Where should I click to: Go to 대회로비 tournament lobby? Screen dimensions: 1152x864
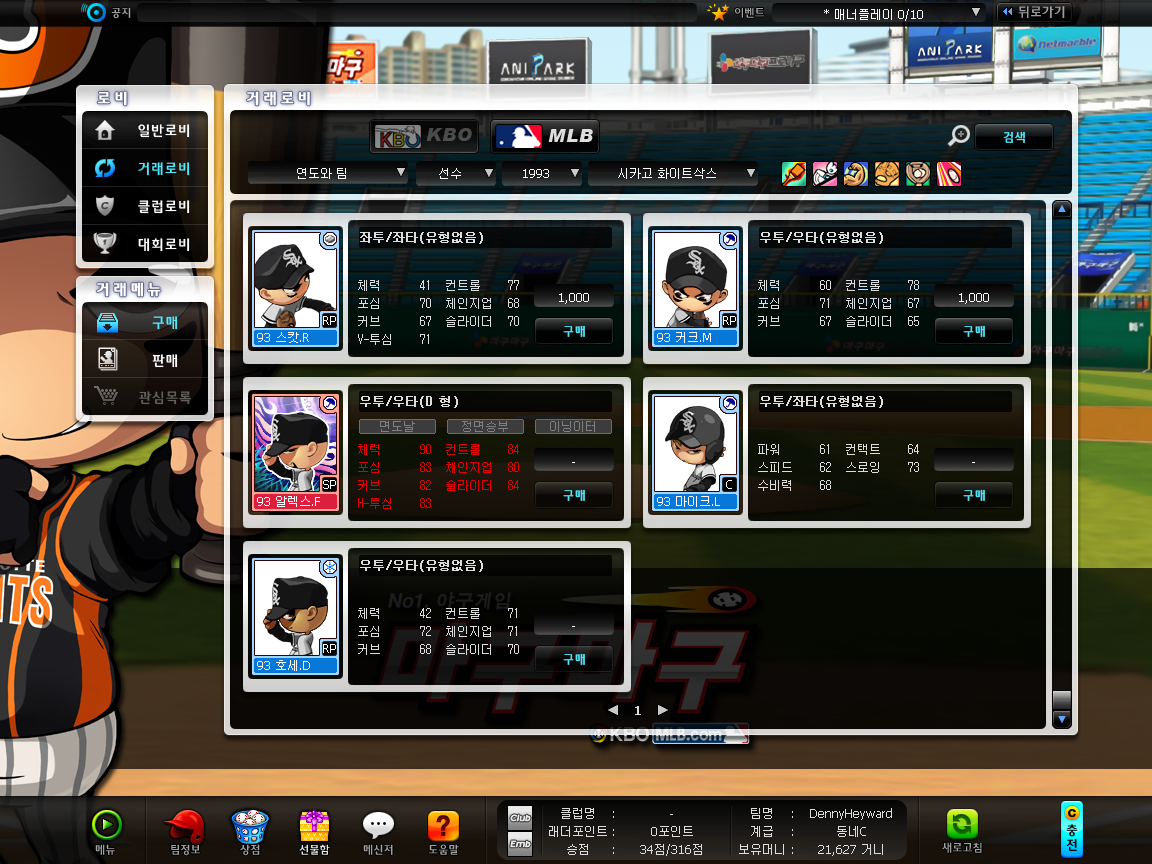pos(145,244)
